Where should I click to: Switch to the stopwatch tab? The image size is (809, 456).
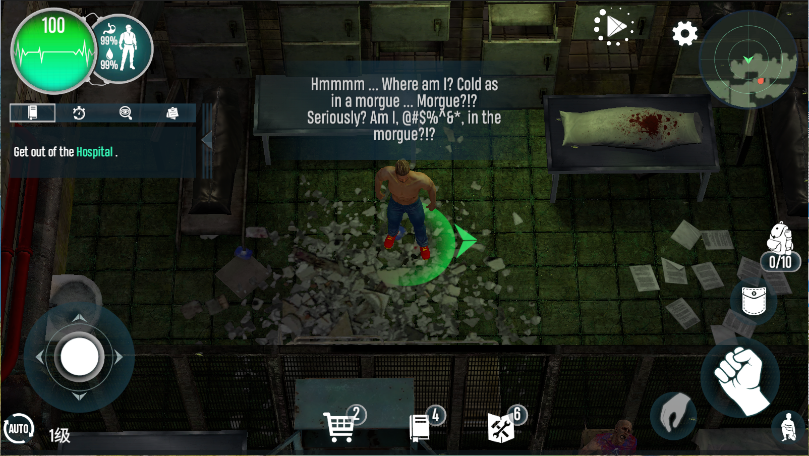(x=79, y=113)
